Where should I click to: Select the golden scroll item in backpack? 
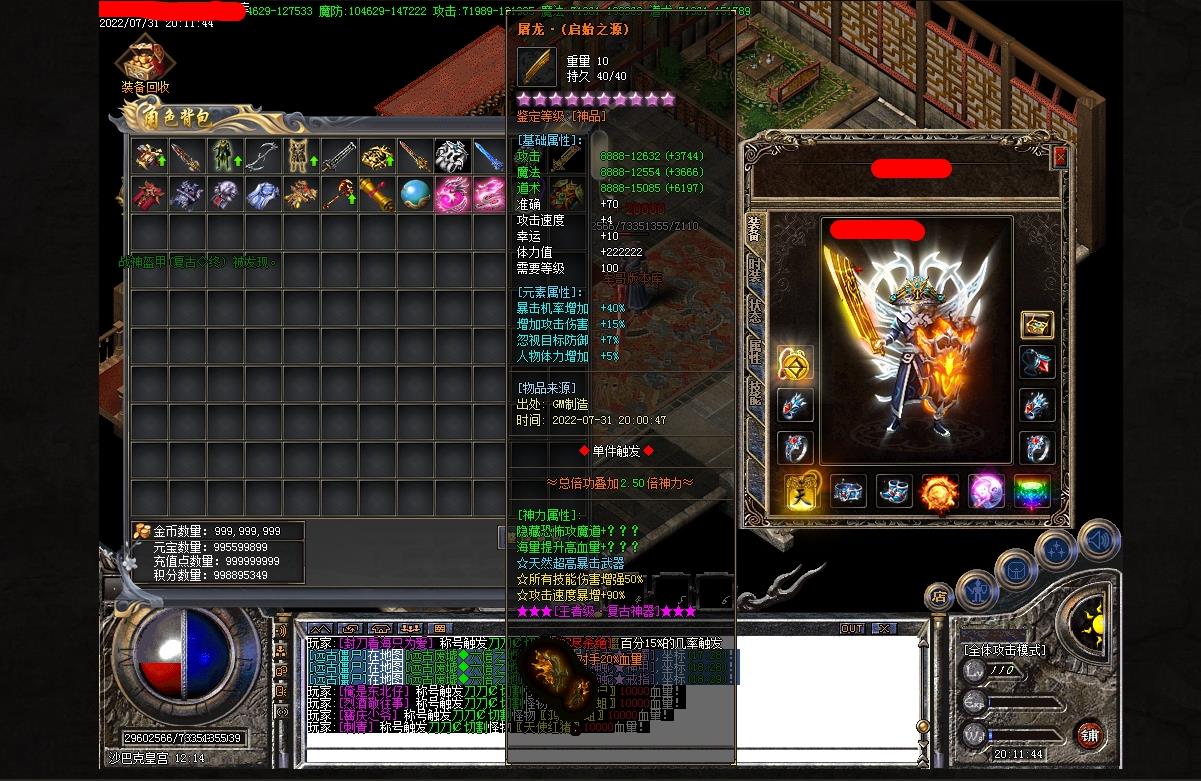click(x=377, y=194)
